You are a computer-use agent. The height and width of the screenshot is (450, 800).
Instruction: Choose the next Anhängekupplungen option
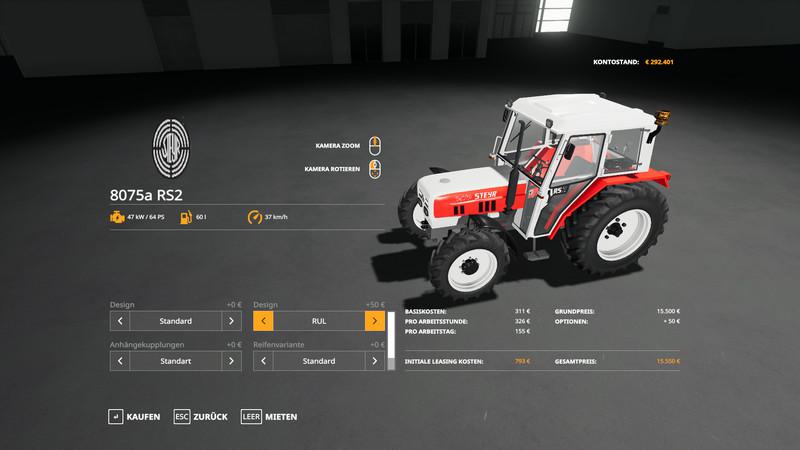[231, 360]
